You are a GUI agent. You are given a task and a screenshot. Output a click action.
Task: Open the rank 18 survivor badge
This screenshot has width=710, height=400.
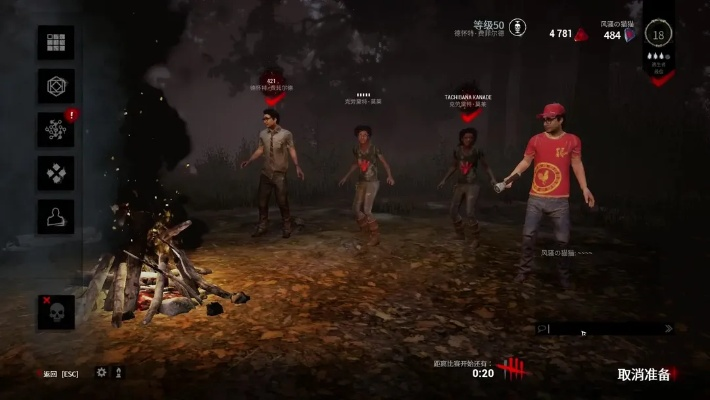(657, 35)
